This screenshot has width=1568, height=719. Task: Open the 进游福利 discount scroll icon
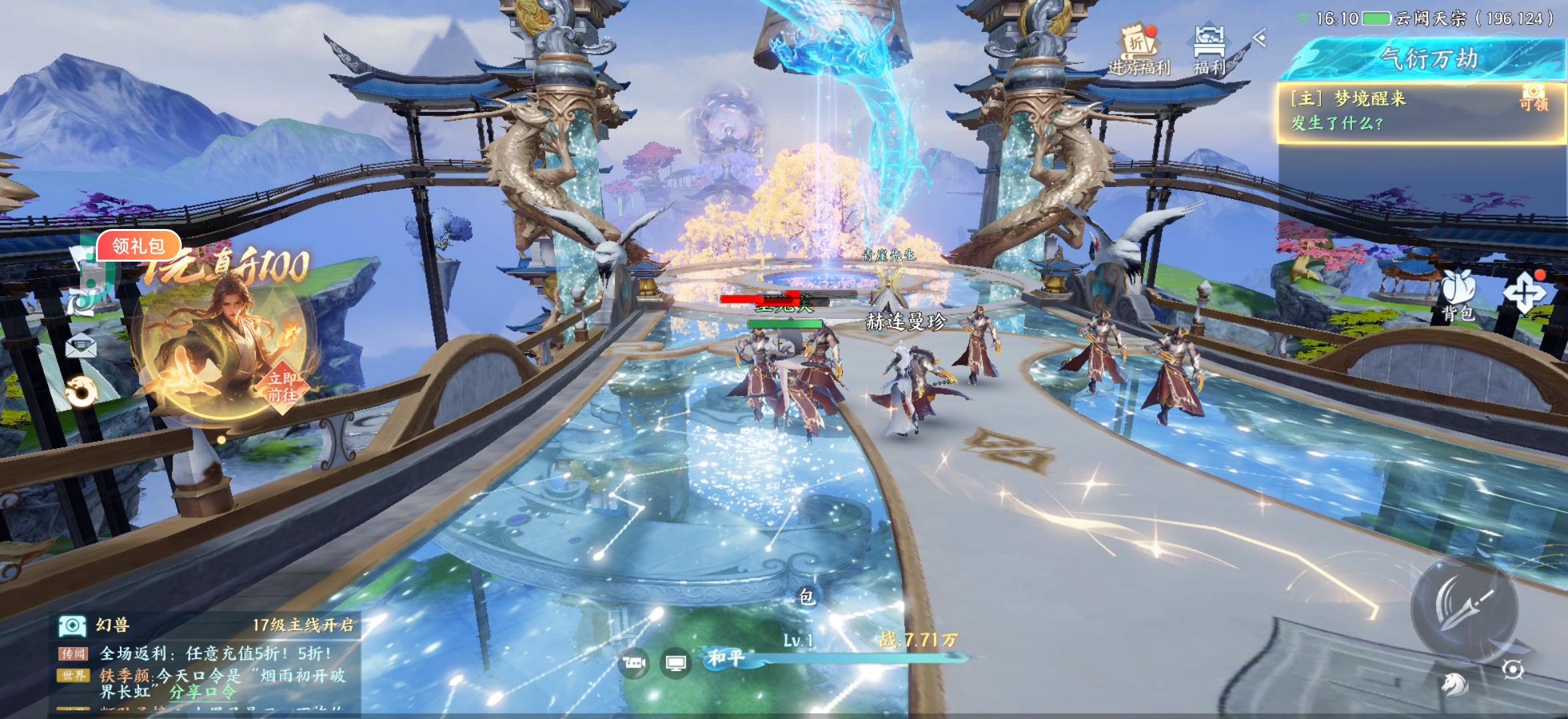[x=1138, y=48]
